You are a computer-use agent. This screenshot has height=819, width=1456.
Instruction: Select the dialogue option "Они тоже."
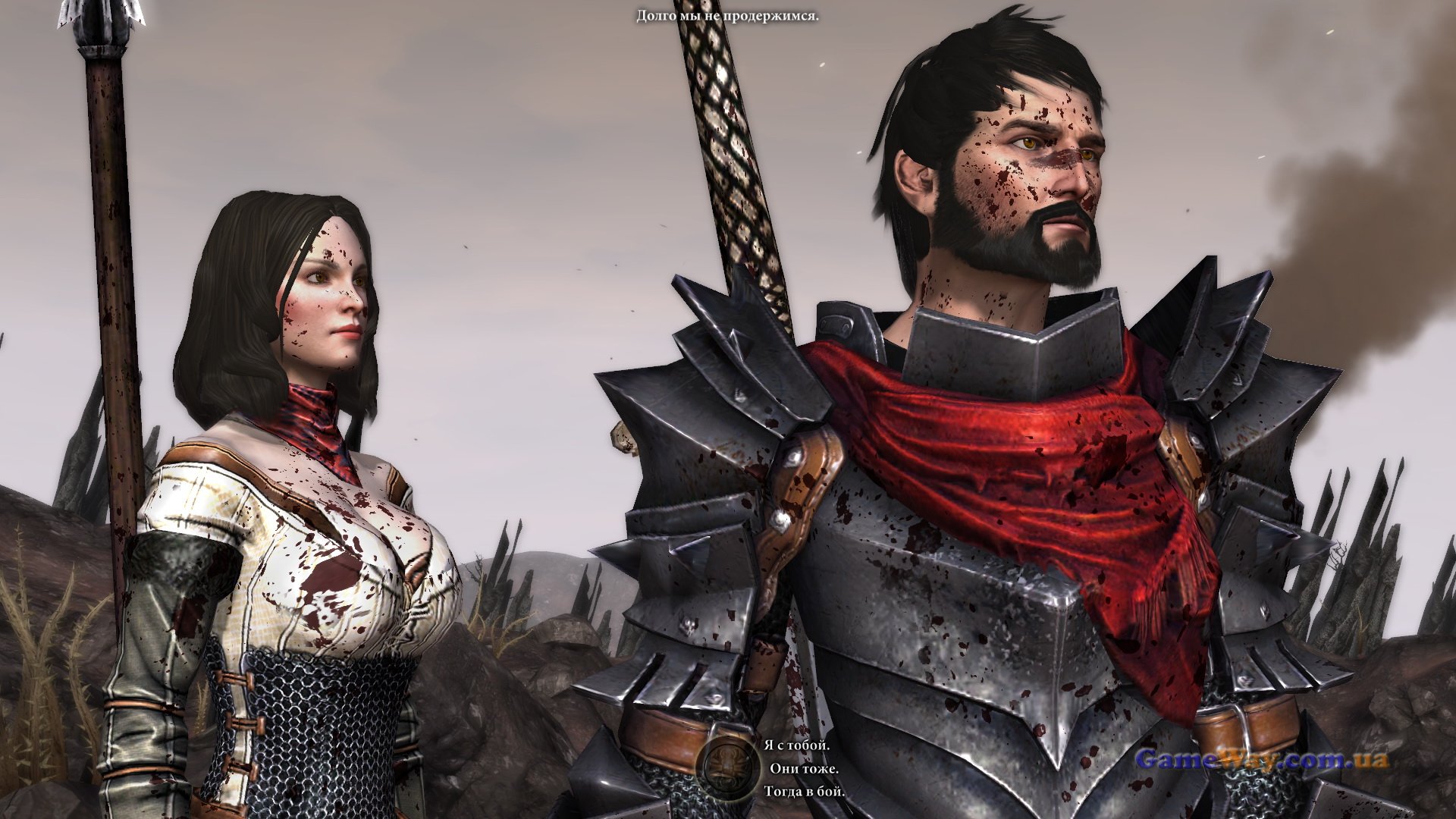coord(804,768)
